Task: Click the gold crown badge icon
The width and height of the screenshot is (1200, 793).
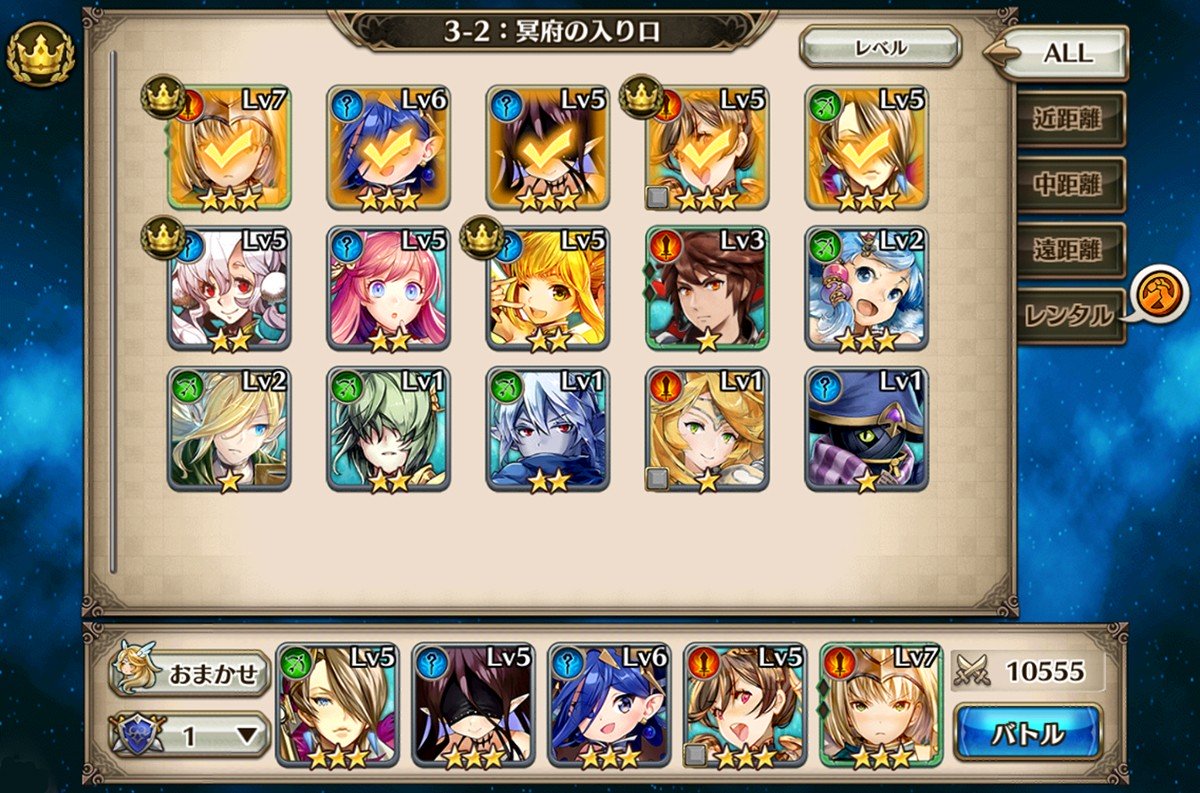Action: click(40, 54)
